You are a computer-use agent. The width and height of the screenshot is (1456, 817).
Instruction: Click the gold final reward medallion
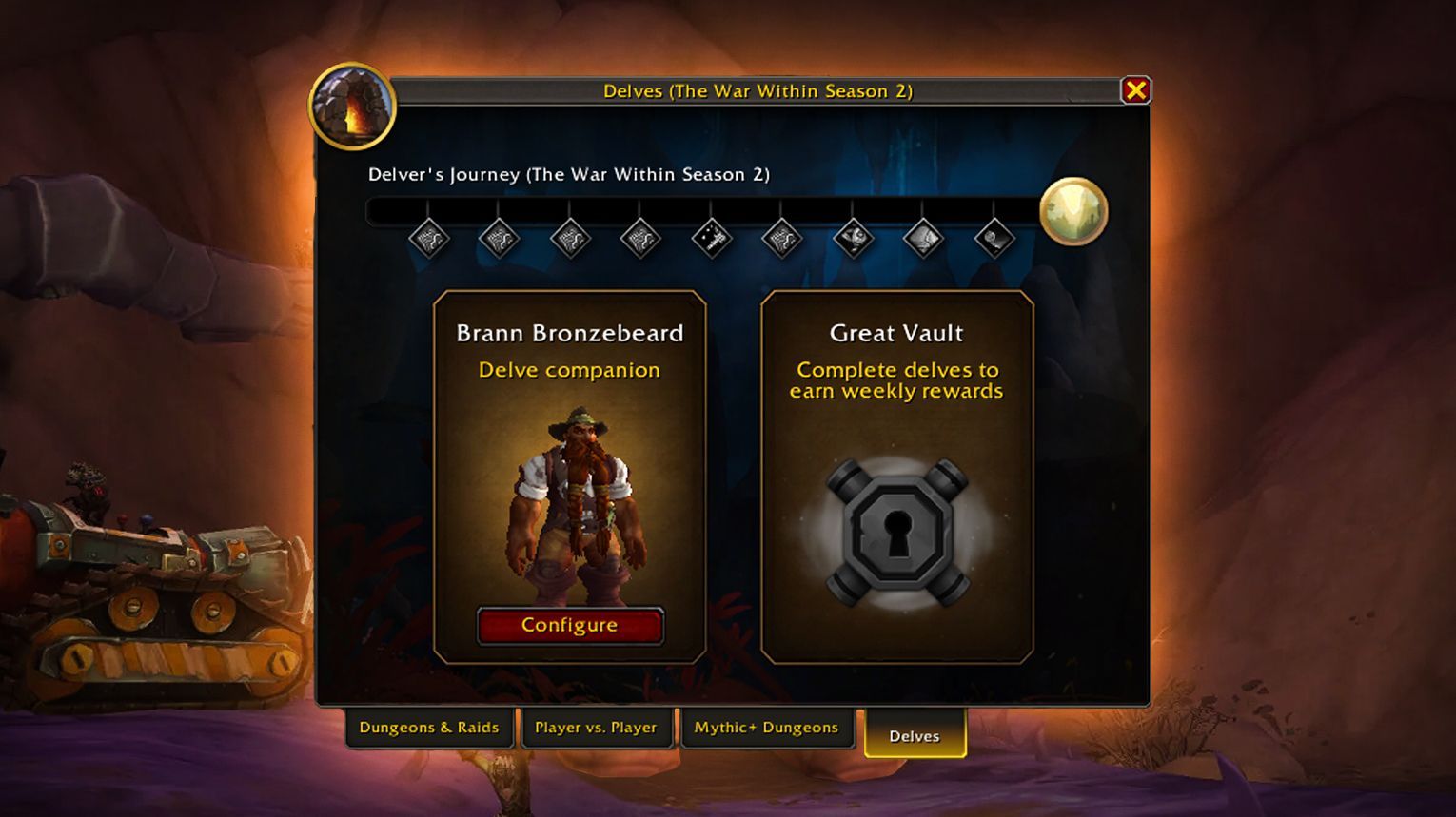[1073, 211]
